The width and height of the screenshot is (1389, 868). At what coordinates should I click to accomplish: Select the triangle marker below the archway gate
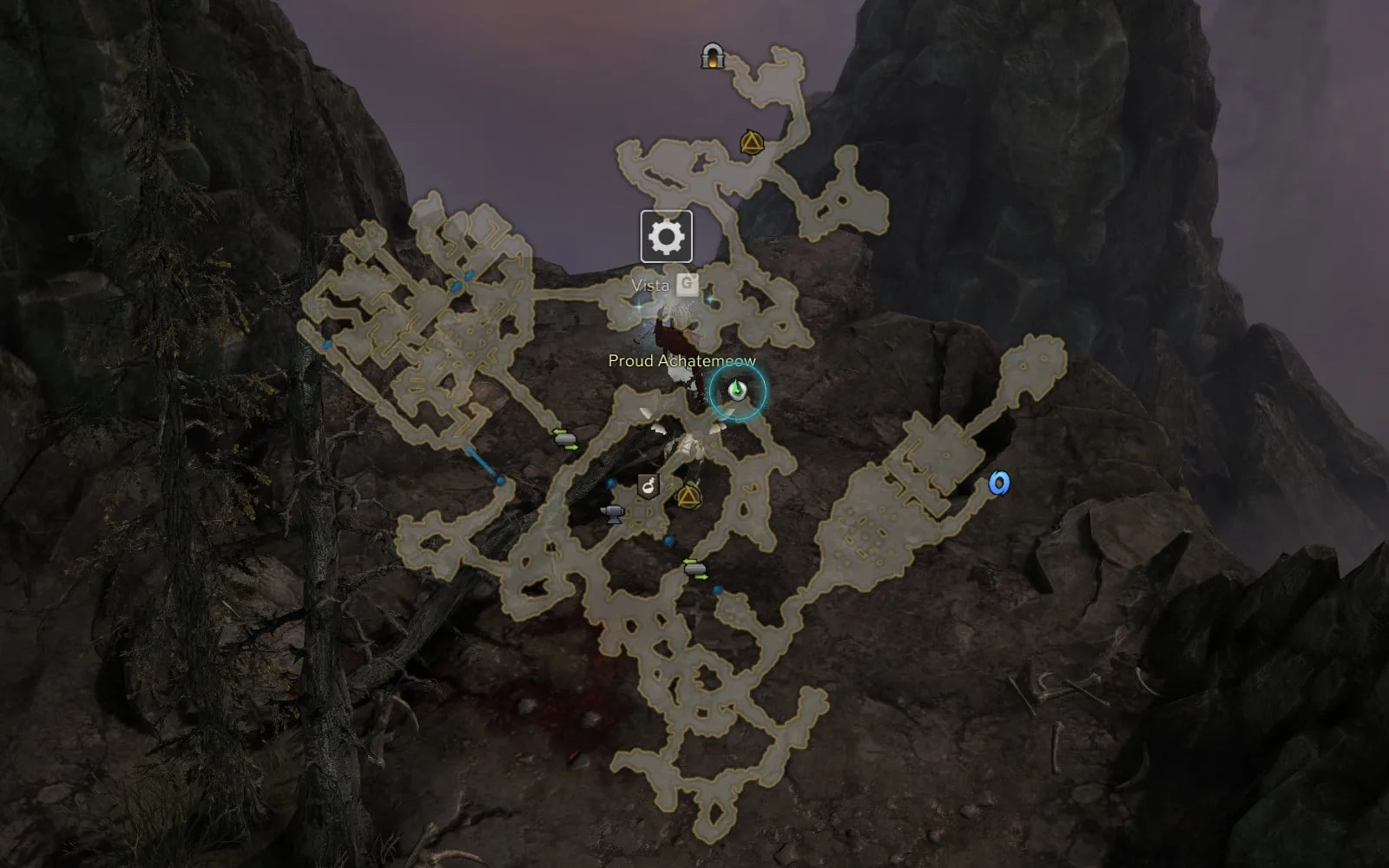(x=752, y=143)
